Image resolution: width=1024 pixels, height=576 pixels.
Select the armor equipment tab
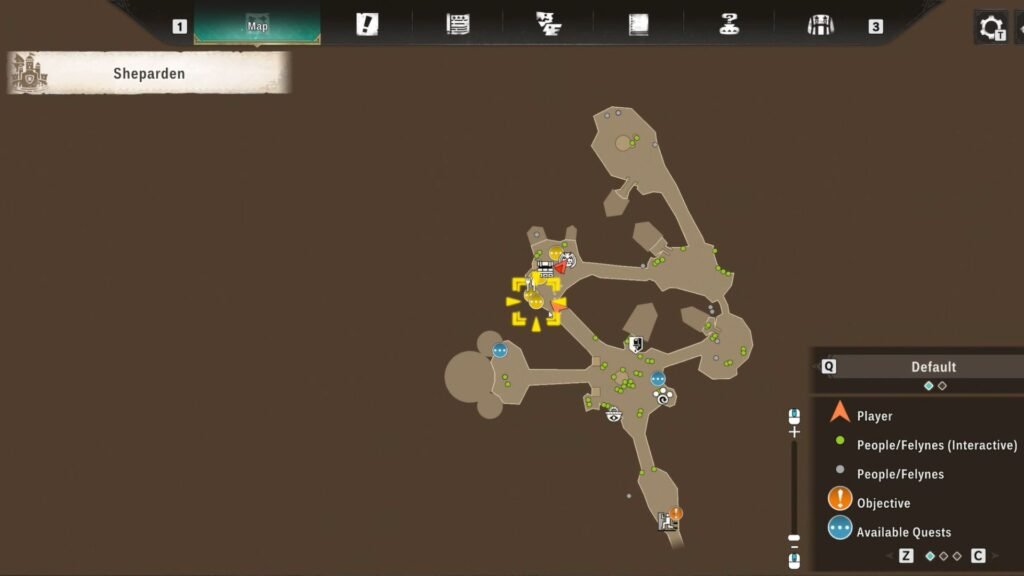click(x=820, y=25)
